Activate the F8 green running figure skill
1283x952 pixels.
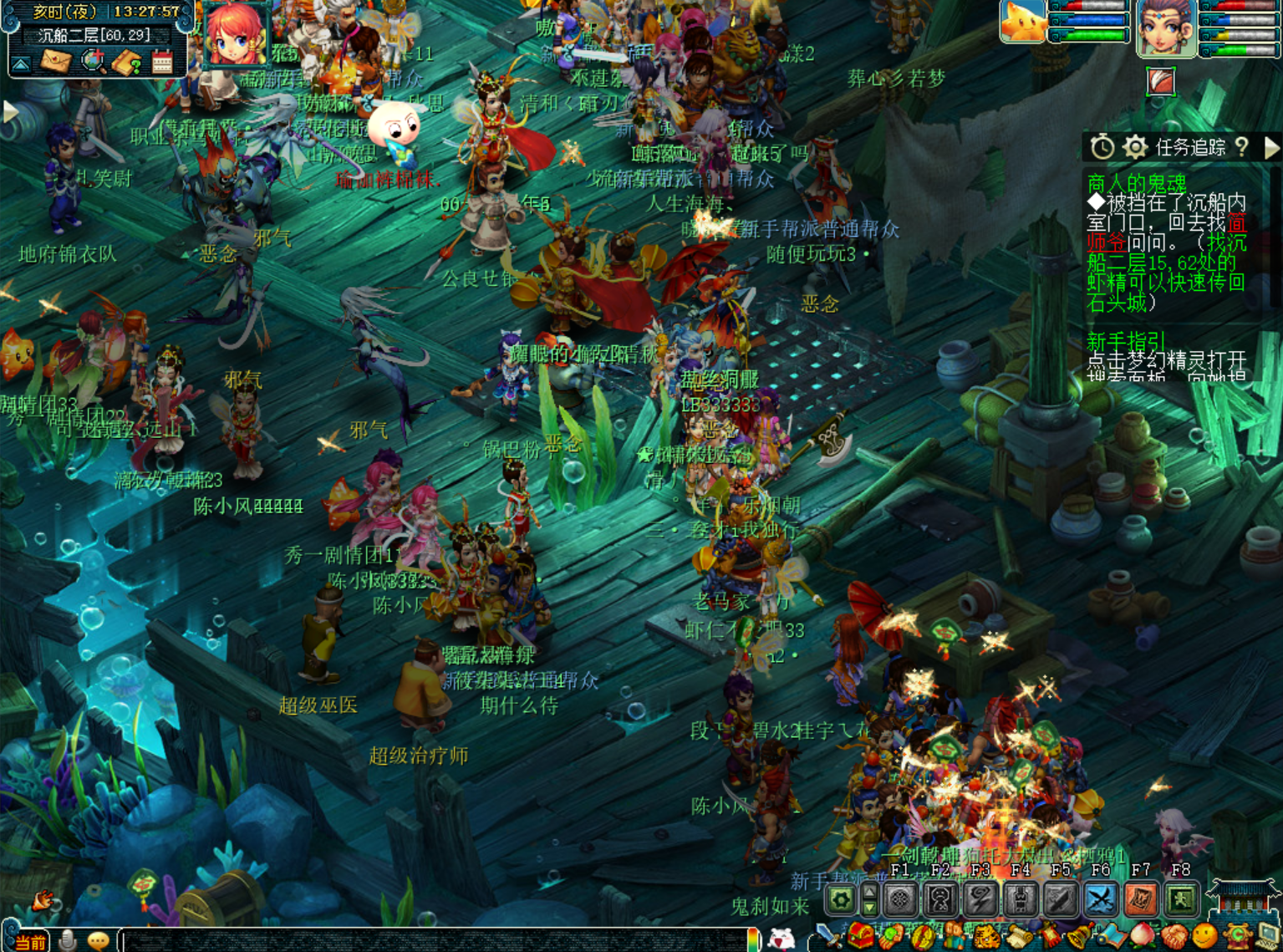coord(1180,899)
